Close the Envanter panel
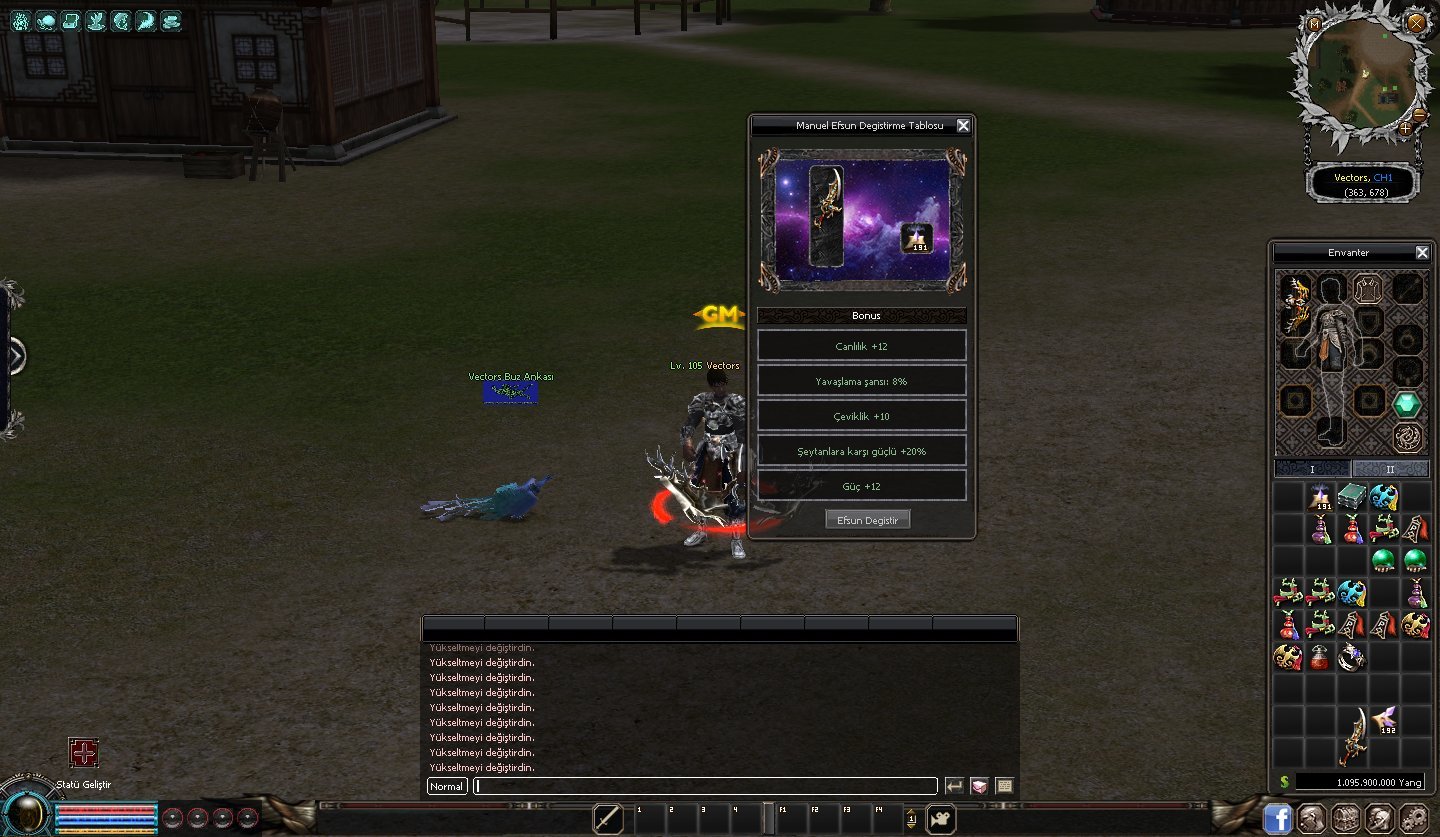The height and width of the screenshot is (837, 1440). pos(1422,252)
